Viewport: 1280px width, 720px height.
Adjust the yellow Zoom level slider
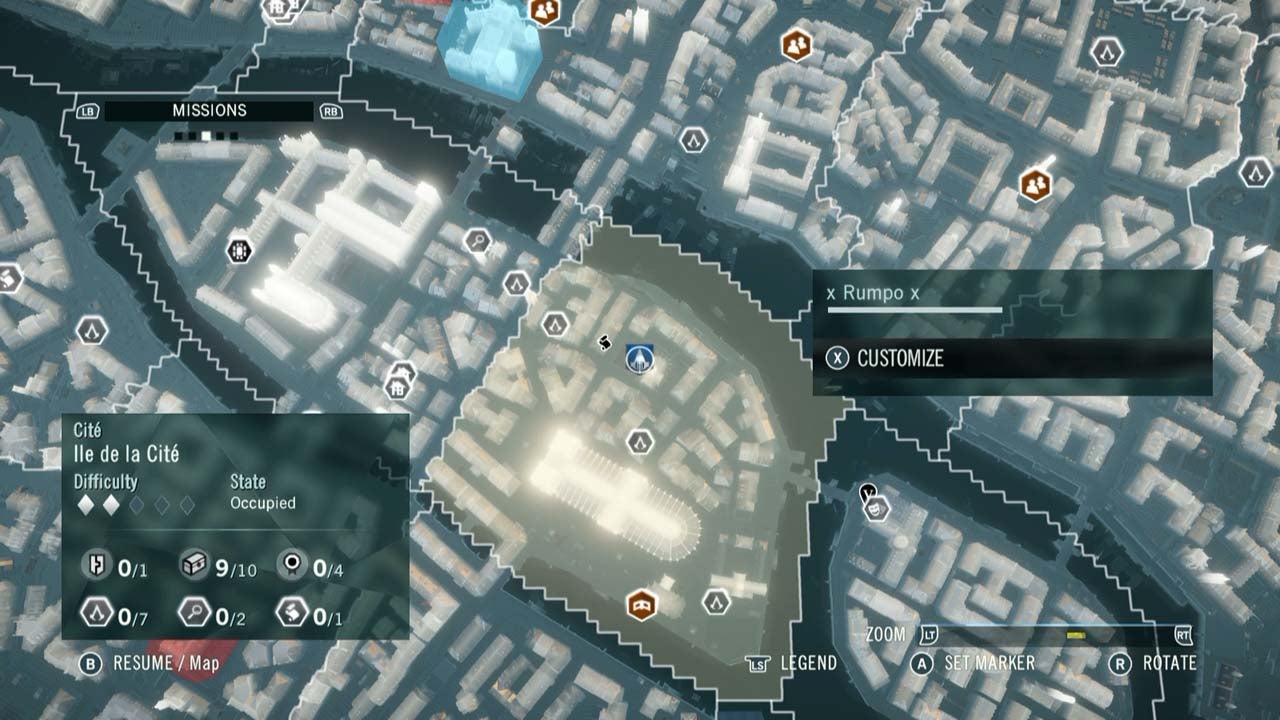tap(1075, 634)
